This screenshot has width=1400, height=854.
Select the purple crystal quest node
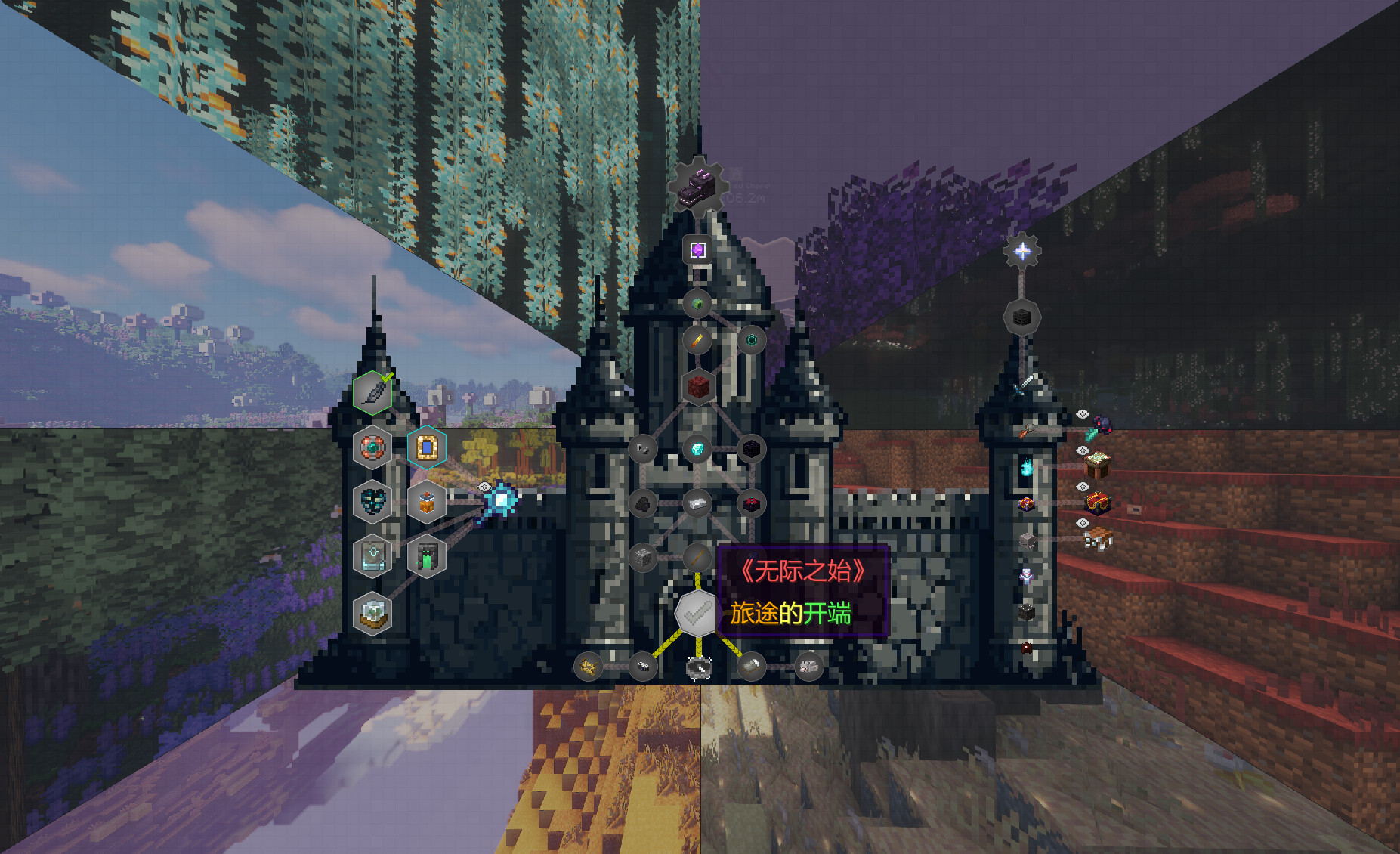[697, 249]
